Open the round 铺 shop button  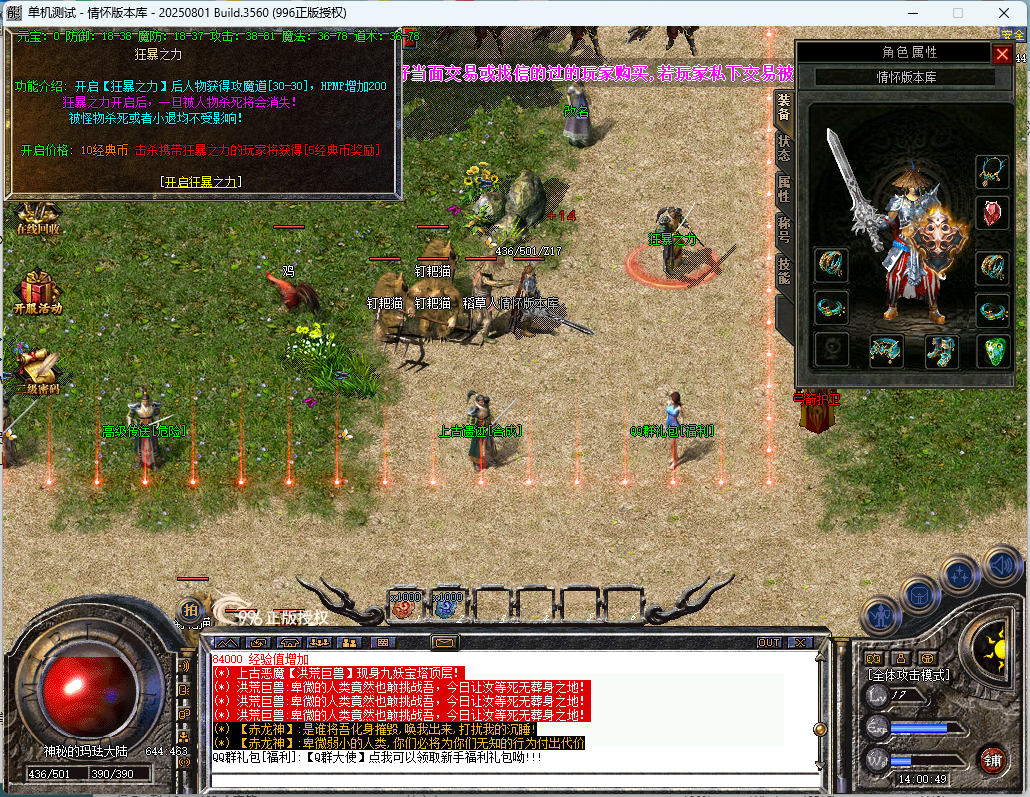(992, 760)
